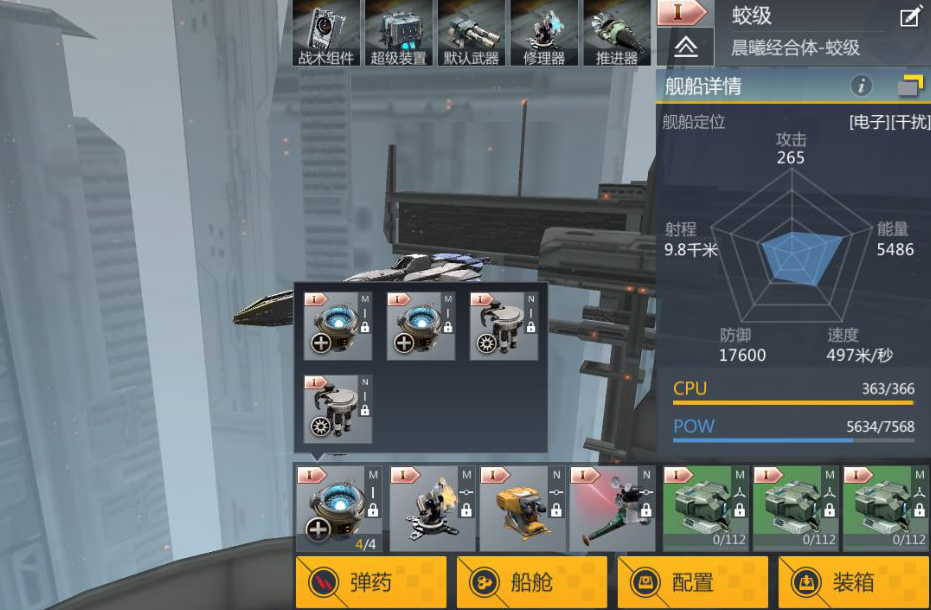Collapse the ship panel with double-arrow button

click(685, 47)
